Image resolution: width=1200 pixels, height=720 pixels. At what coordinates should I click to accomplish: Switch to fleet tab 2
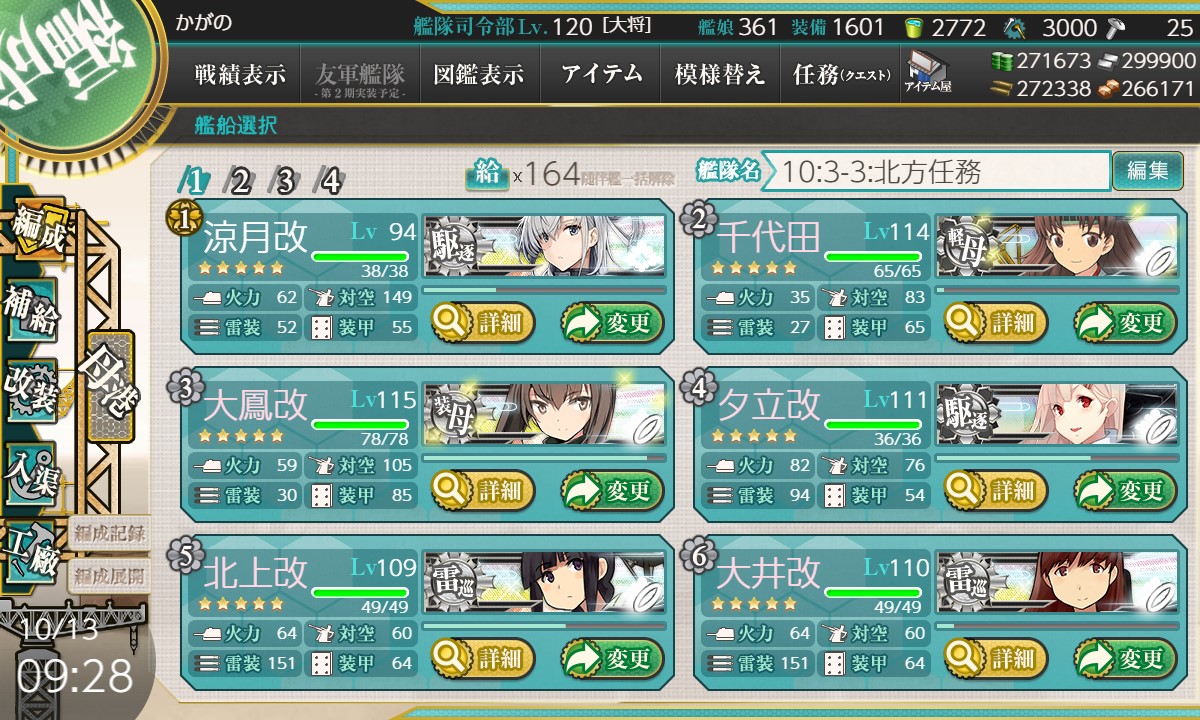[x=240, y=181]
